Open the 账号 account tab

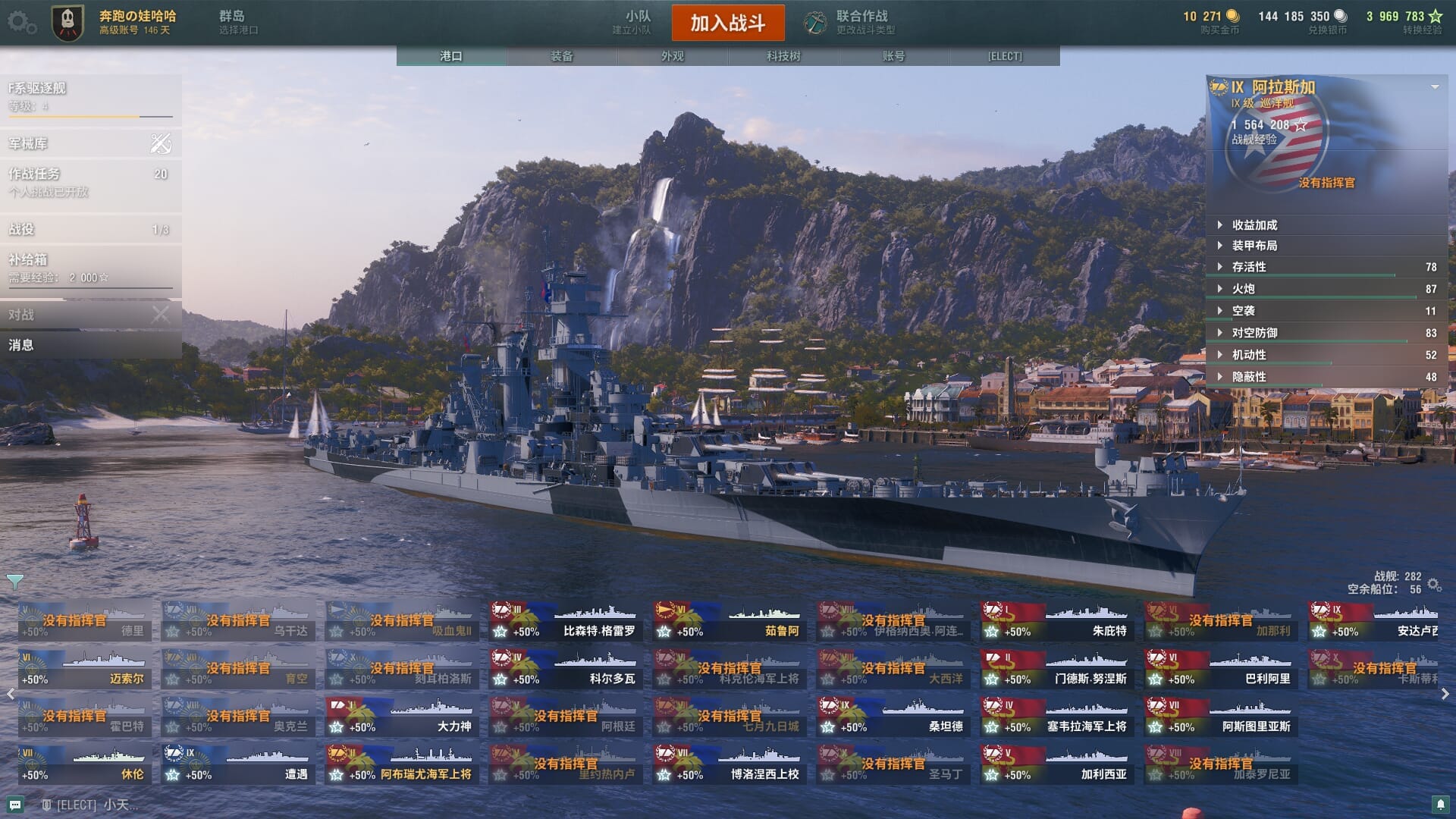[x=893, y=56]
